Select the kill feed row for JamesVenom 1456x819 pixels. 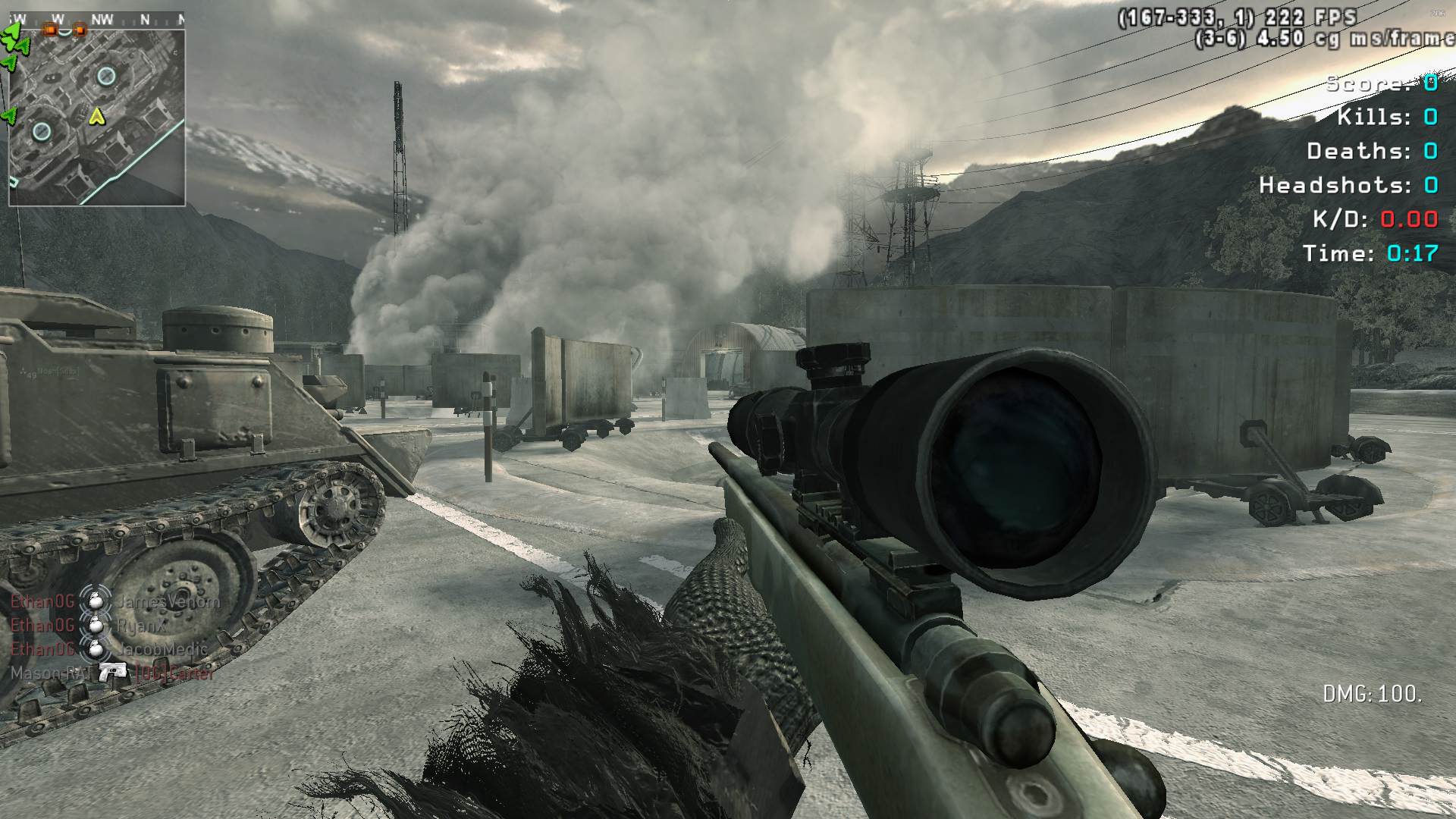[x=114, y=602]
